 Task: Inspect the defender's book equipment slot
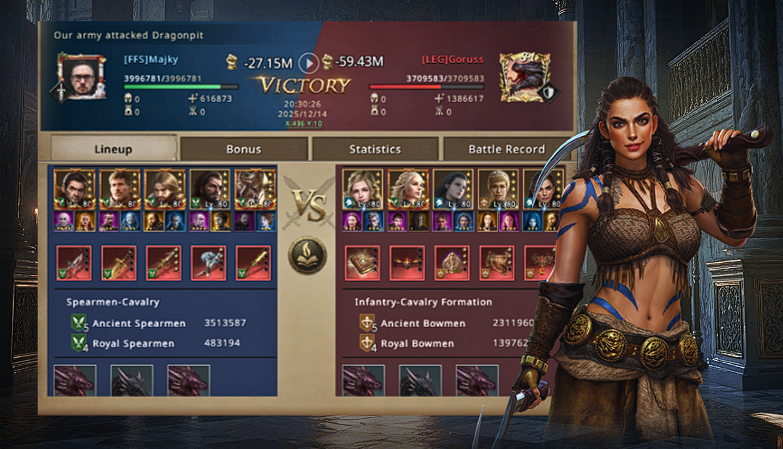pyautogui.click(x=361, y=262)
